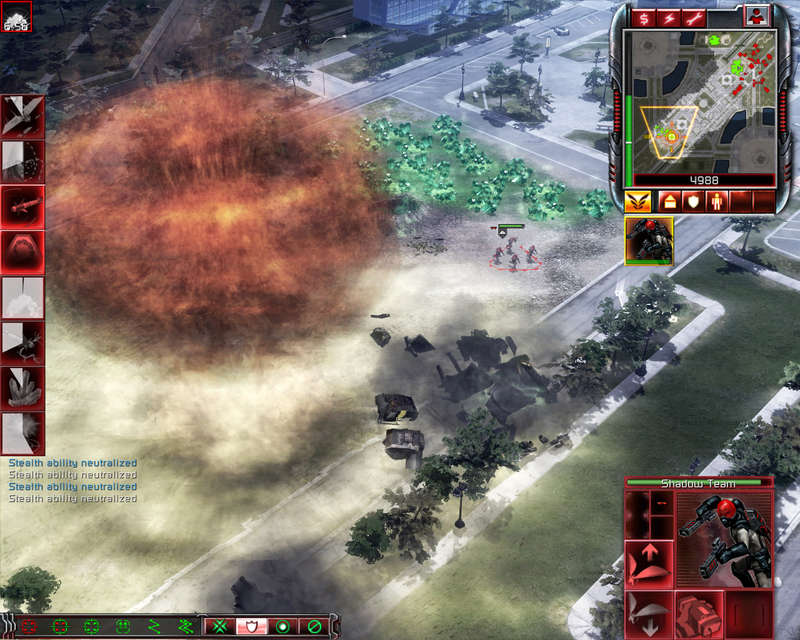
Task: Switch to the infantry production tab
Action: pos(716,201)
